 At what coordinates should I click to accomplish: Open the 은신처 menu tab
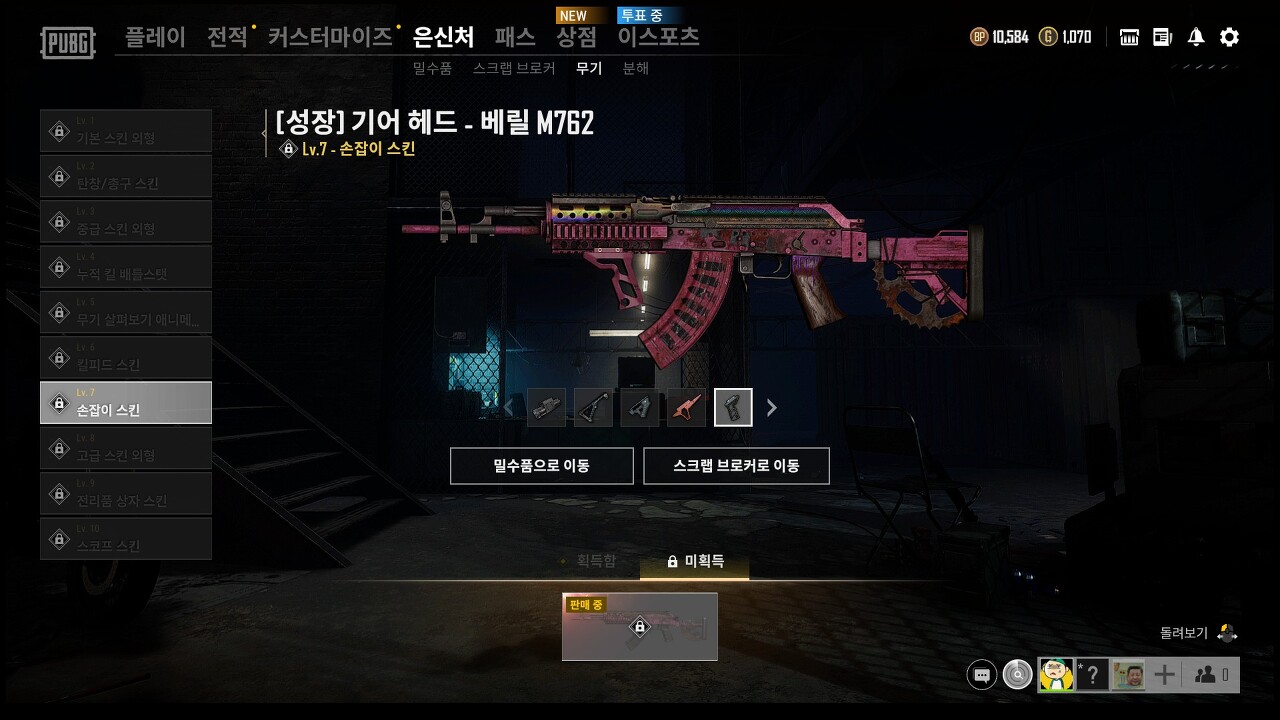[443, 36]
